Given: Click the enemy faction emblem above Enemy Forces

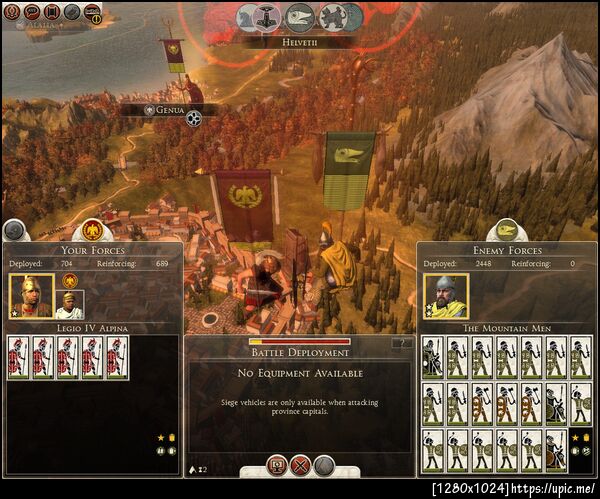Looking at the screenshot, I should tap(506, 228).
